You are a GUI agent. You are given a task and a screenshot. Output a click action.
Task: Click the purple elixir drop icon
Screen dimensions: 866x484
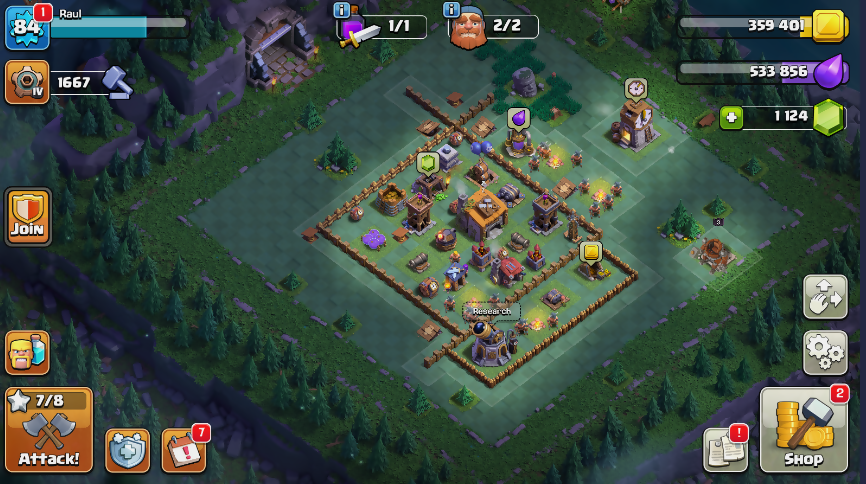[x=828, y=71]
